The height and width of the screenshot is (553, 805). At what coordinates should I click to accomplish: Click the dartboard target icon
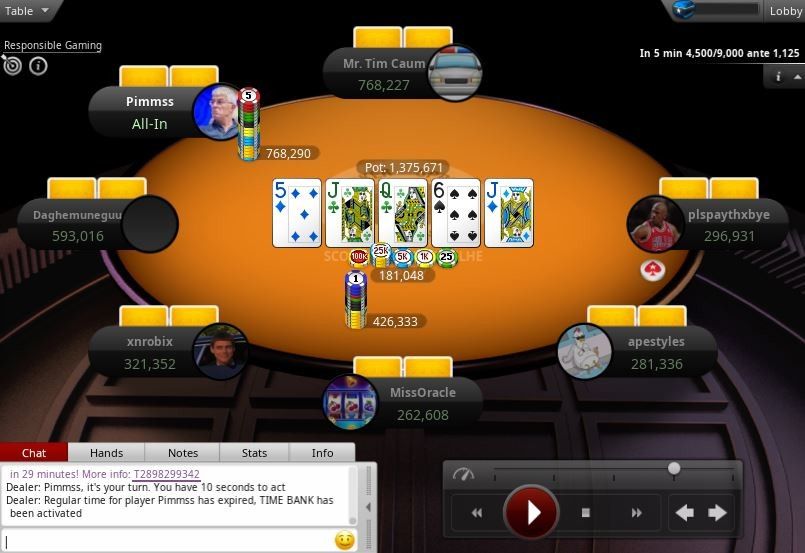(13, 66)
